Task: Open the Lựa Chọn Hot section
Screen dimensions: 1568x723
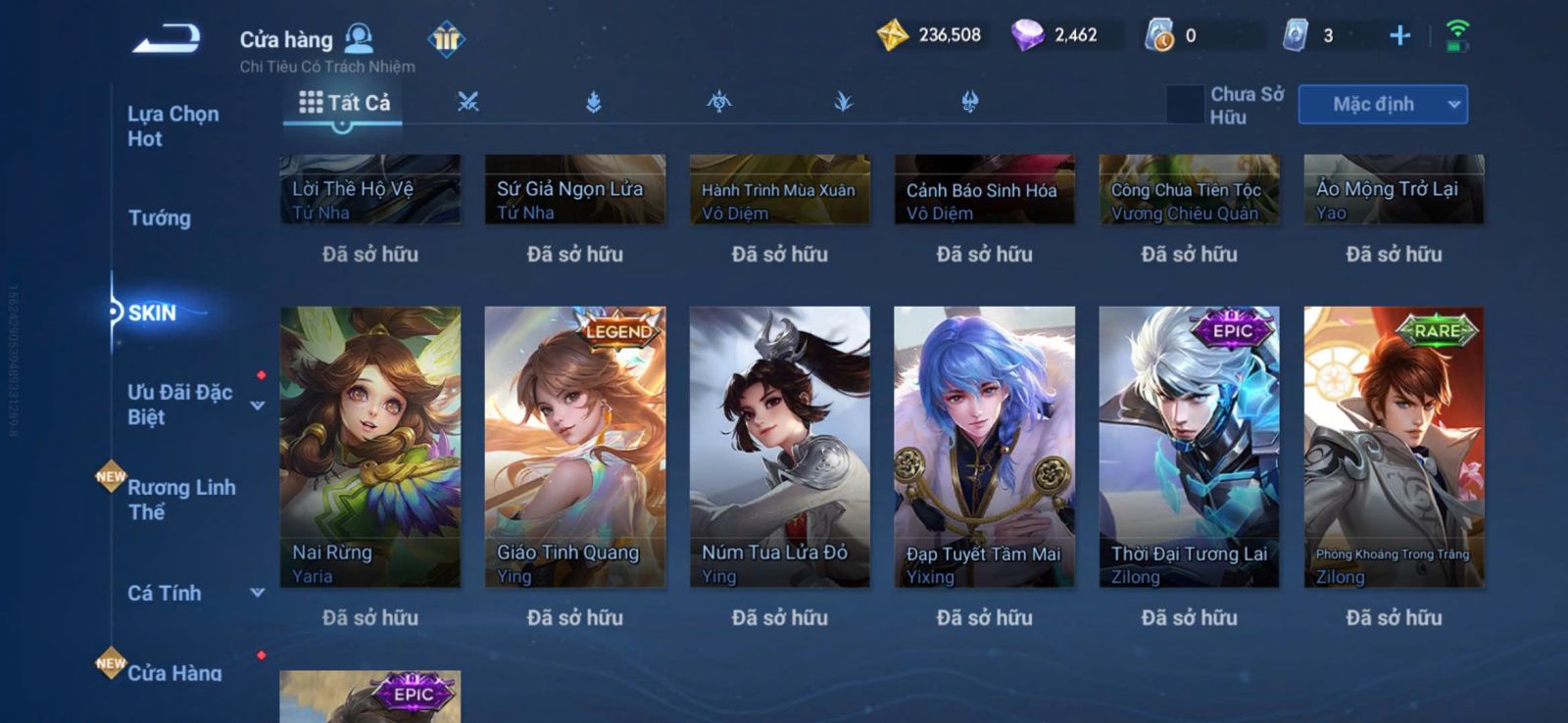Action: click(x=172, y=126)
